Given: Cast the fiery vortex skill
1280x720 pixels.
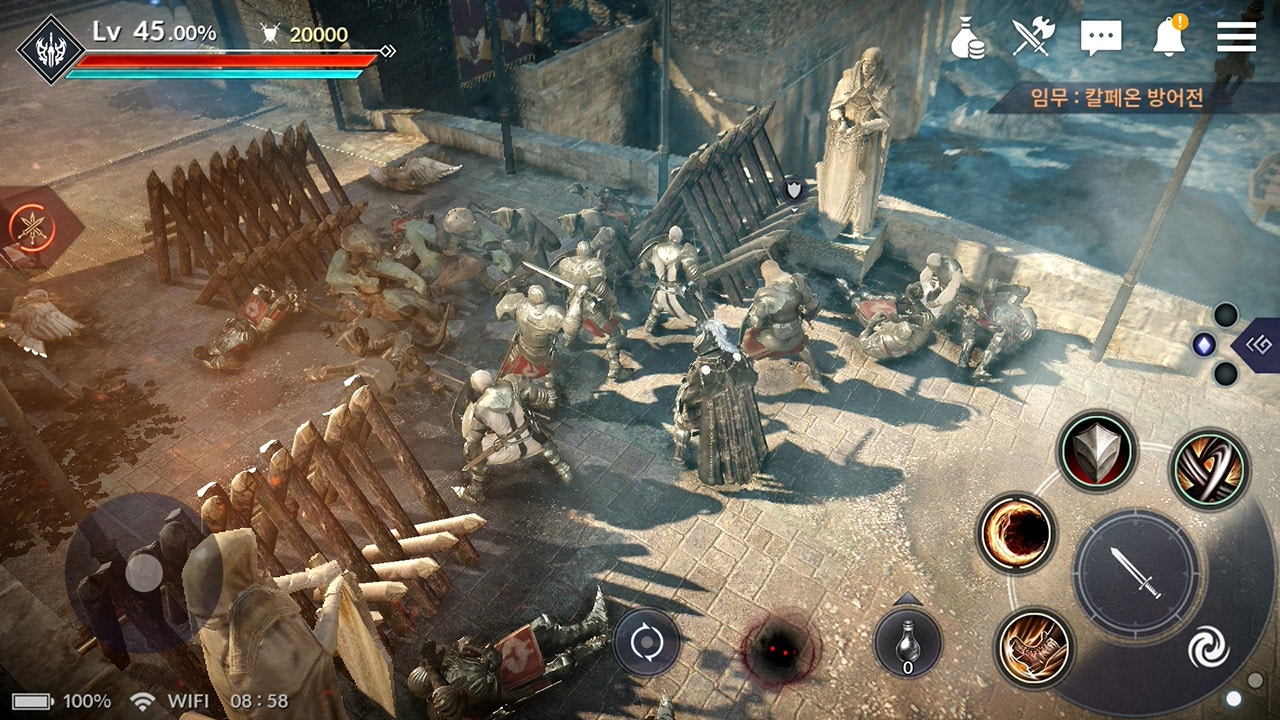Looking at the screenshot, I should point(1016,533).
